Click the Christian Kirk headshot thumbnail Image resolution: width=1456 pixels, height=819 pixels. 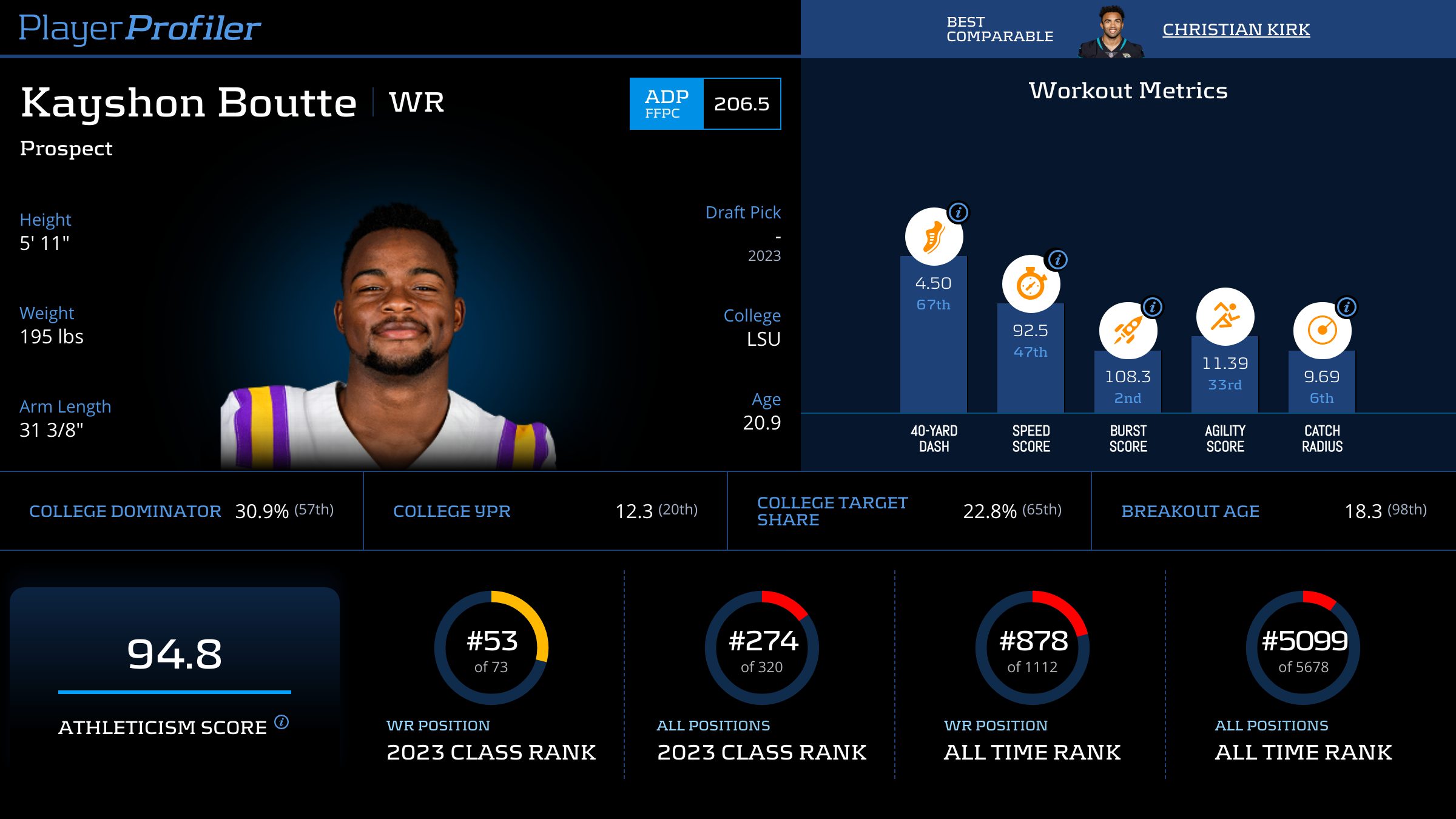1111,32
